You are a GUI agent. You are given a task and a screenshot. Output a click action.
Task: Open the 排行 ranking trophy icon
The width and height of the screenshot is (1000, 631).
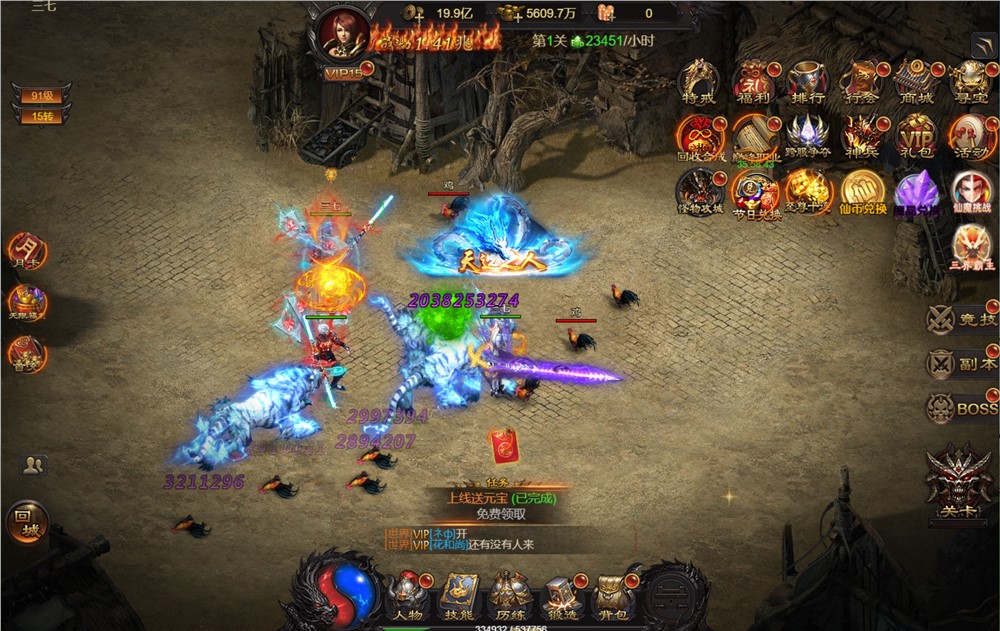(807, 82)
